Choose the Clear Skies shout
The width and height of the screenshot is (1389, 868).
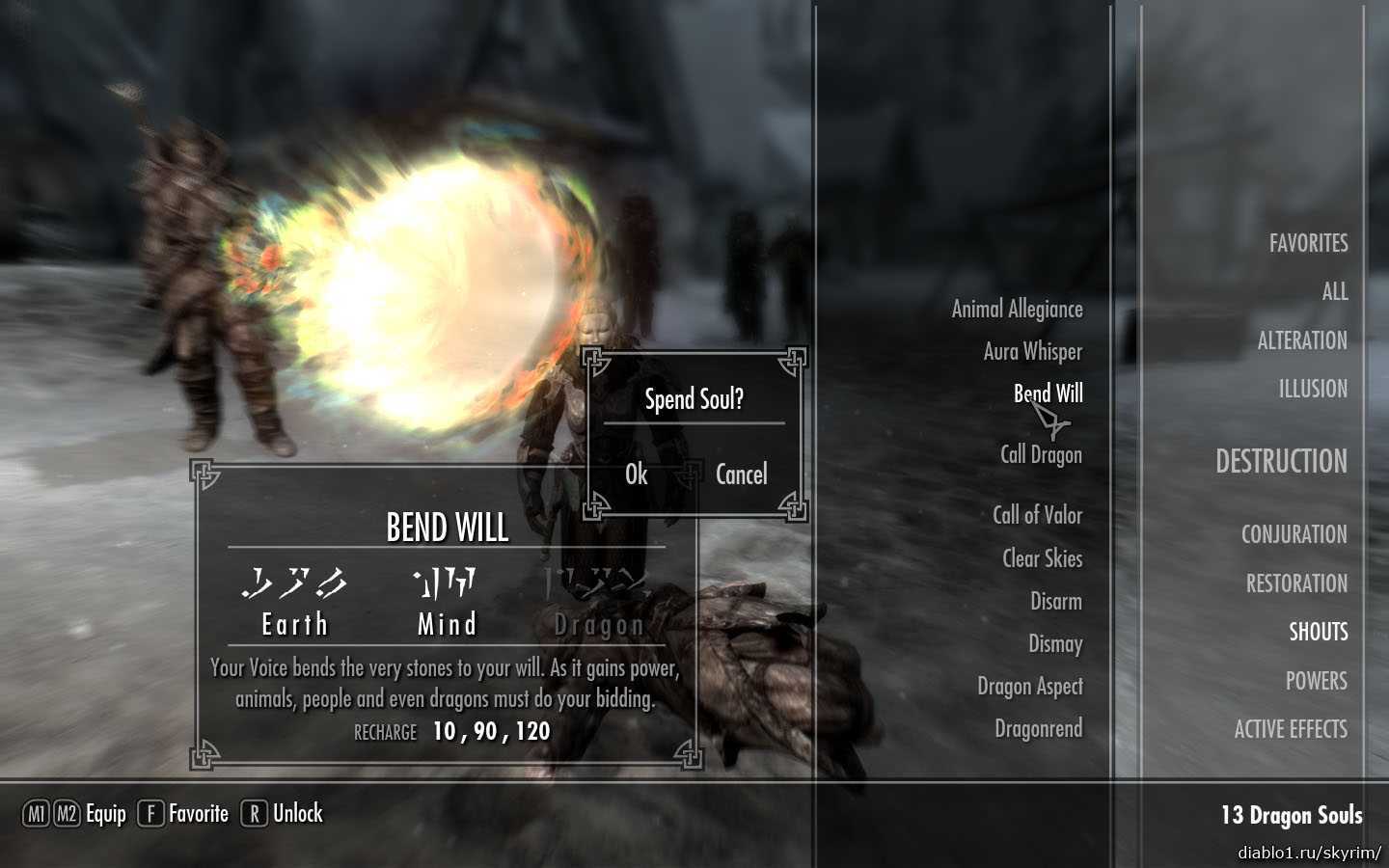click(1042, 558)
